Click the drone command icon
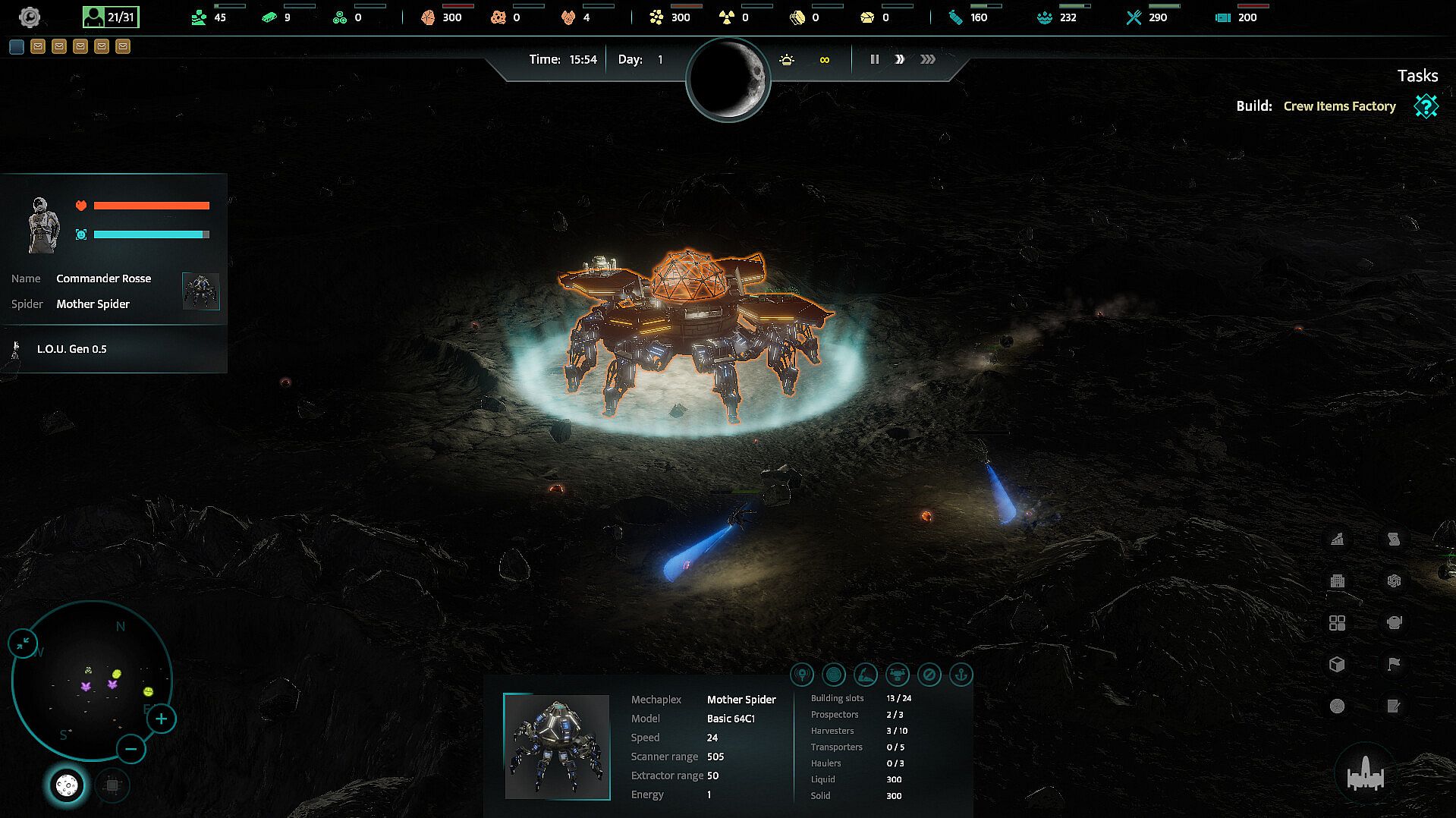Screen dimensions: 1456x818 pyautogui.click(x=897, y=675)
